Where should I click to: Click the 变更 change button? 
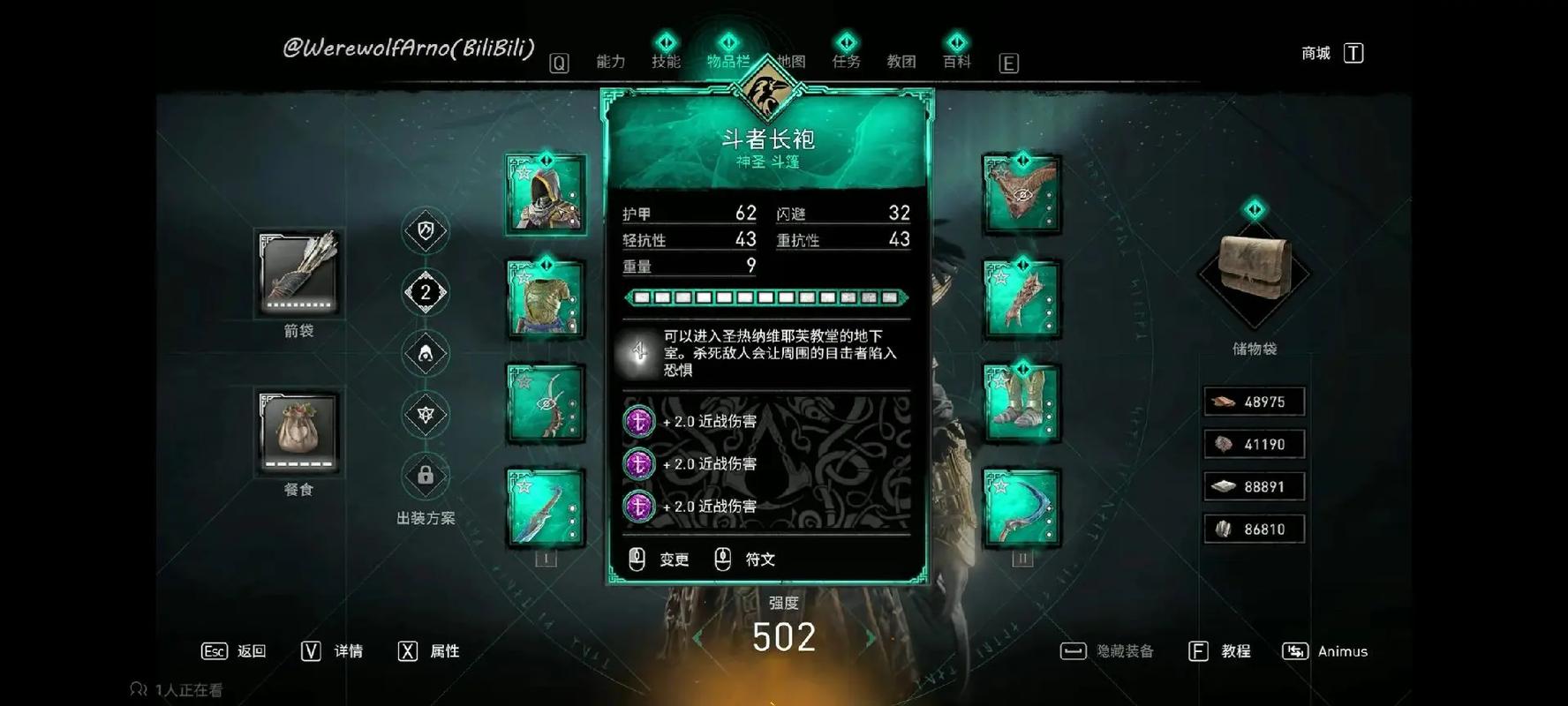(x=674, y=559)
